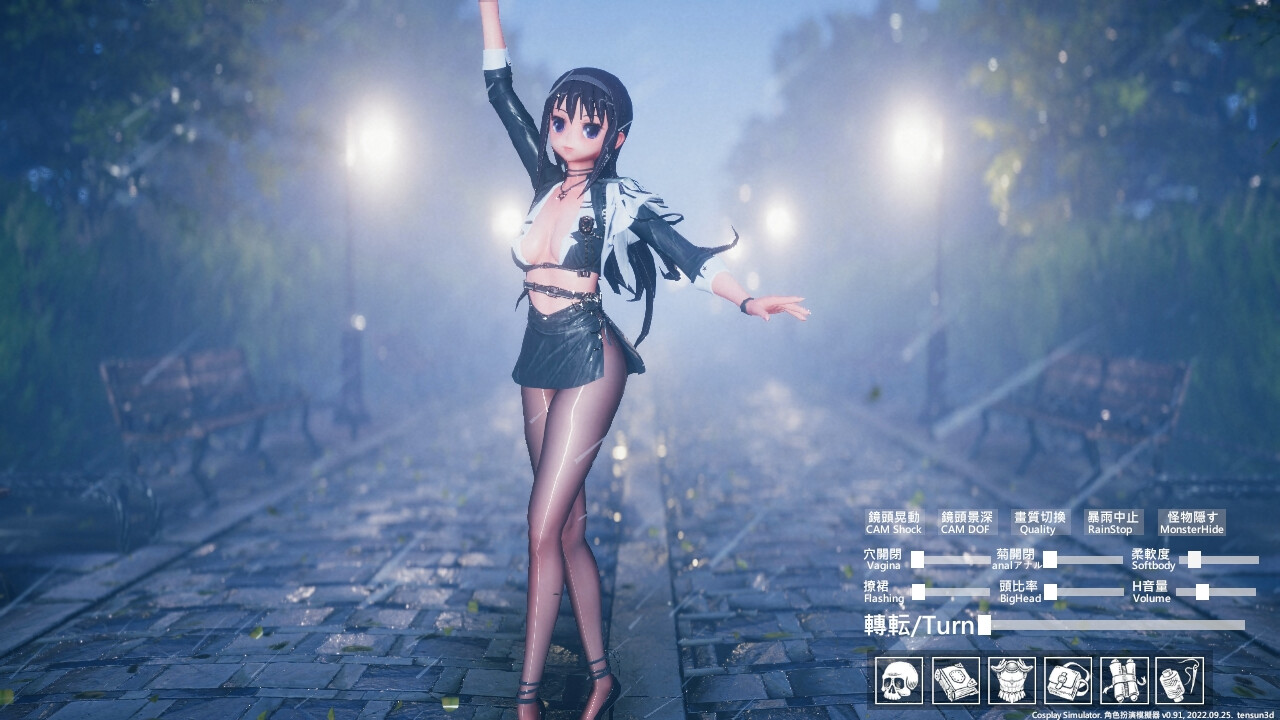Screen dimensions: 1280x720
Task: Click the thread spool and needle icon
Action: click(x=1179, y=680)
